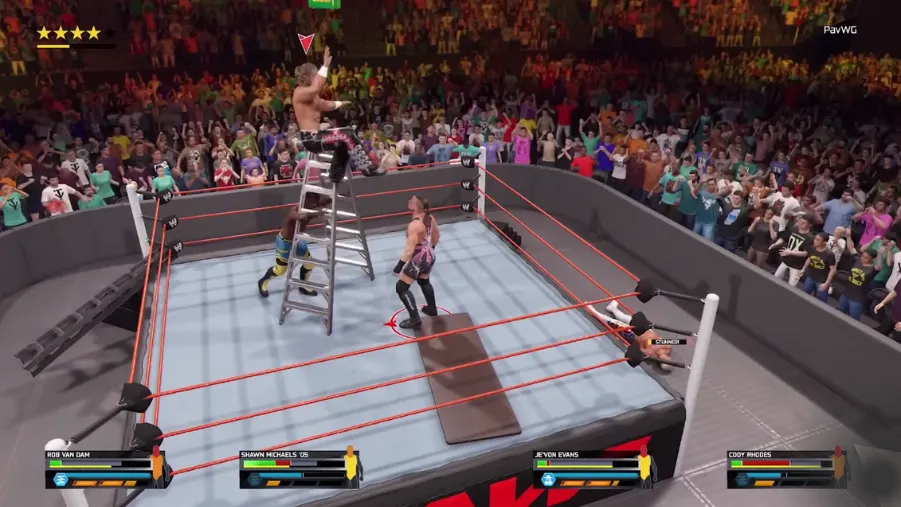Show Shawn Michaels' body damage figure

(351, 466)
